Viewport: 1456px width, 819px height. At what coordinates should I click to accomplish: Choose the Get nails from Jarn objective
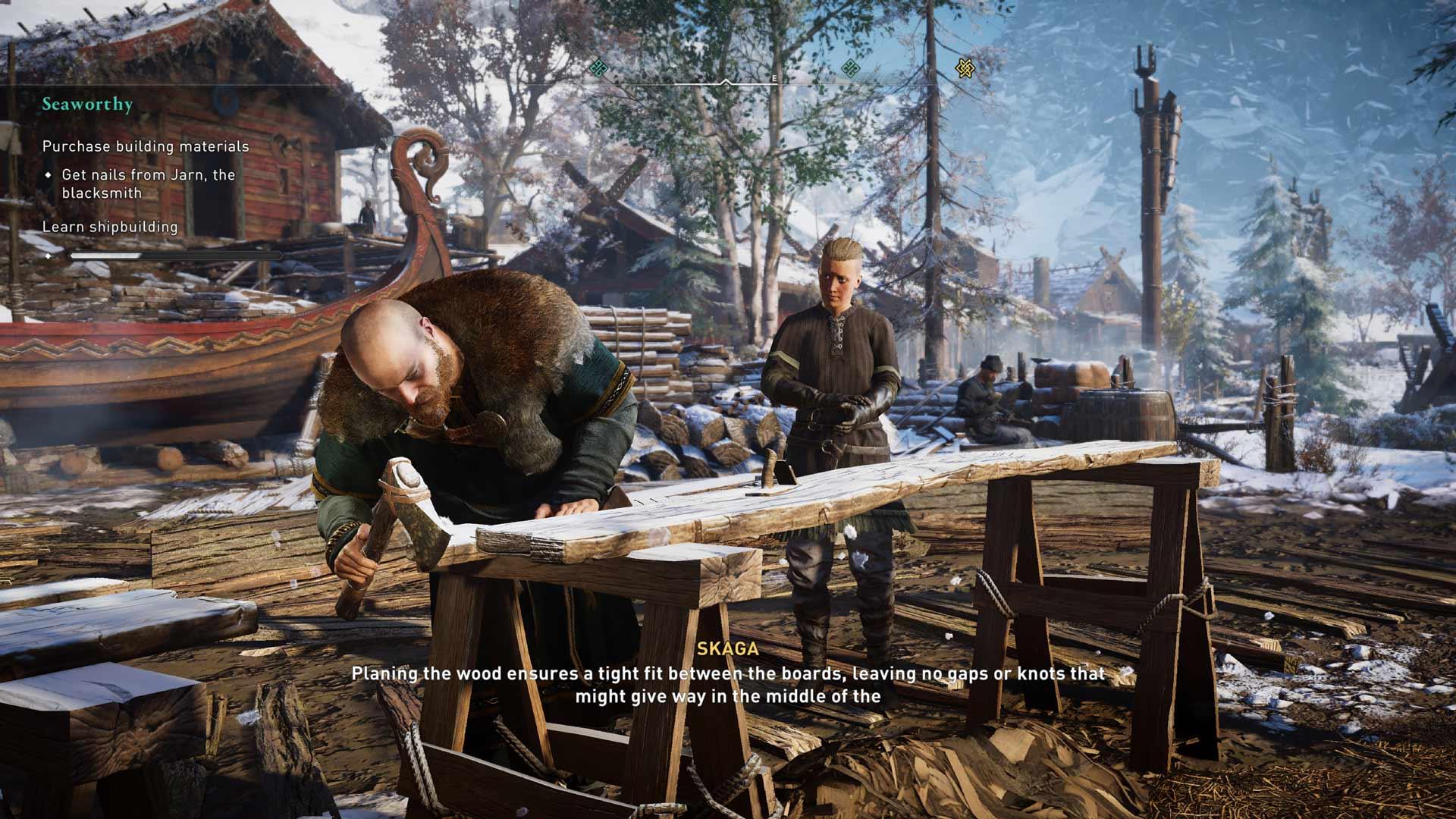click(148, 184)
